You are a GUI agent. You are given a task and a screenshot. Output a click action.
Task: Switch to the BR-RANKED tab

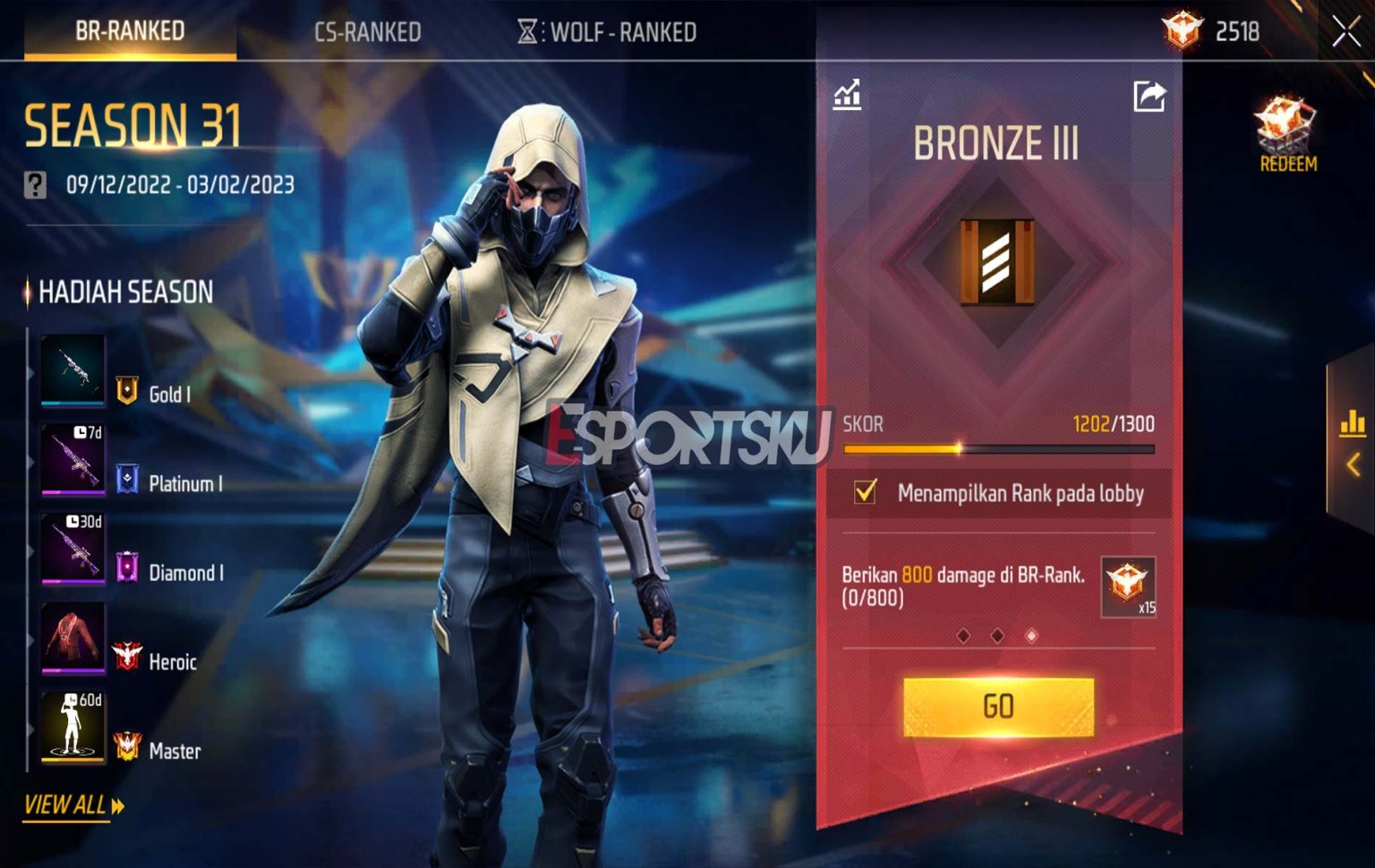click(130, 31)
